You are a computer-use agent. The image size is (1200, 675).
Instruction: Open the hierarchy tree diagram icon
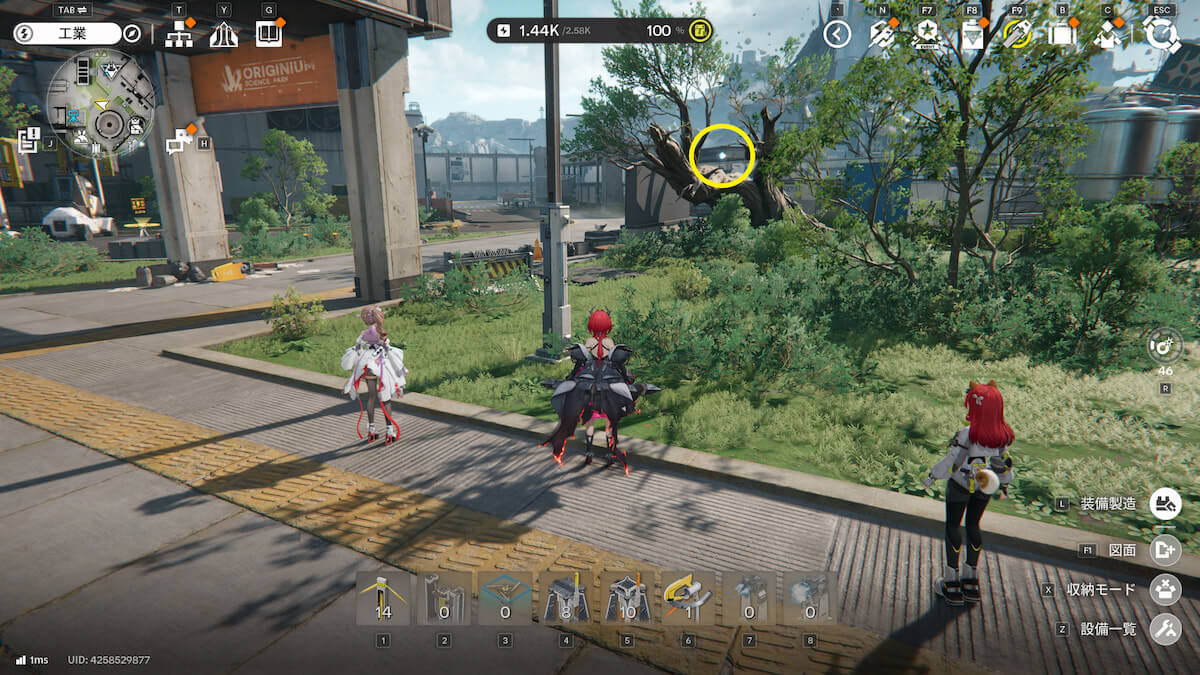point(180,34)
